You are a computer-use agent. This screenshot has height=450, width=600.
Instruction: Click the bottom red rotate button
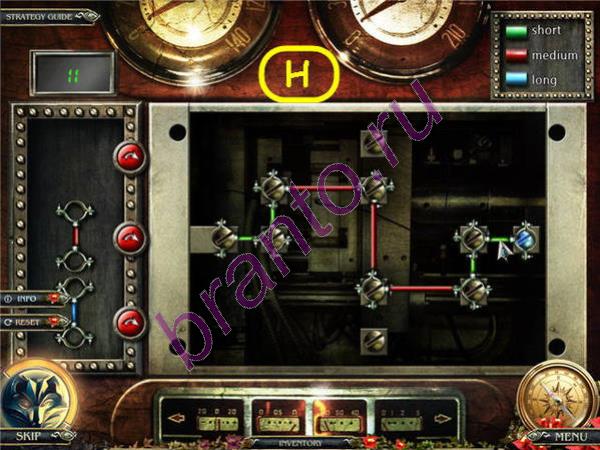click(x=130, y=322)
